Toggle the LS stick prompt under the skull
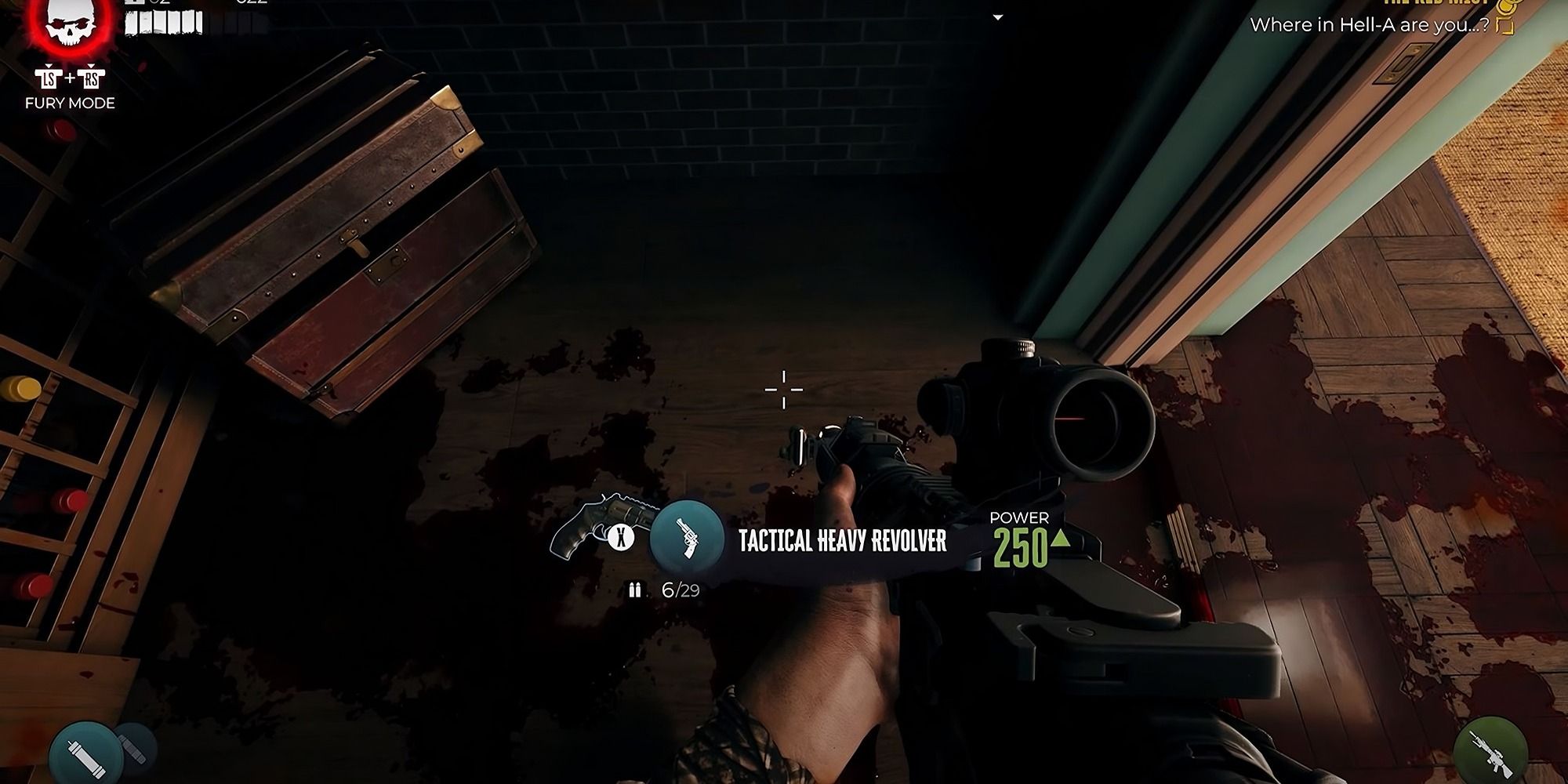Image resolution: width=1568 pixels, height=784 pixels. 49,77
